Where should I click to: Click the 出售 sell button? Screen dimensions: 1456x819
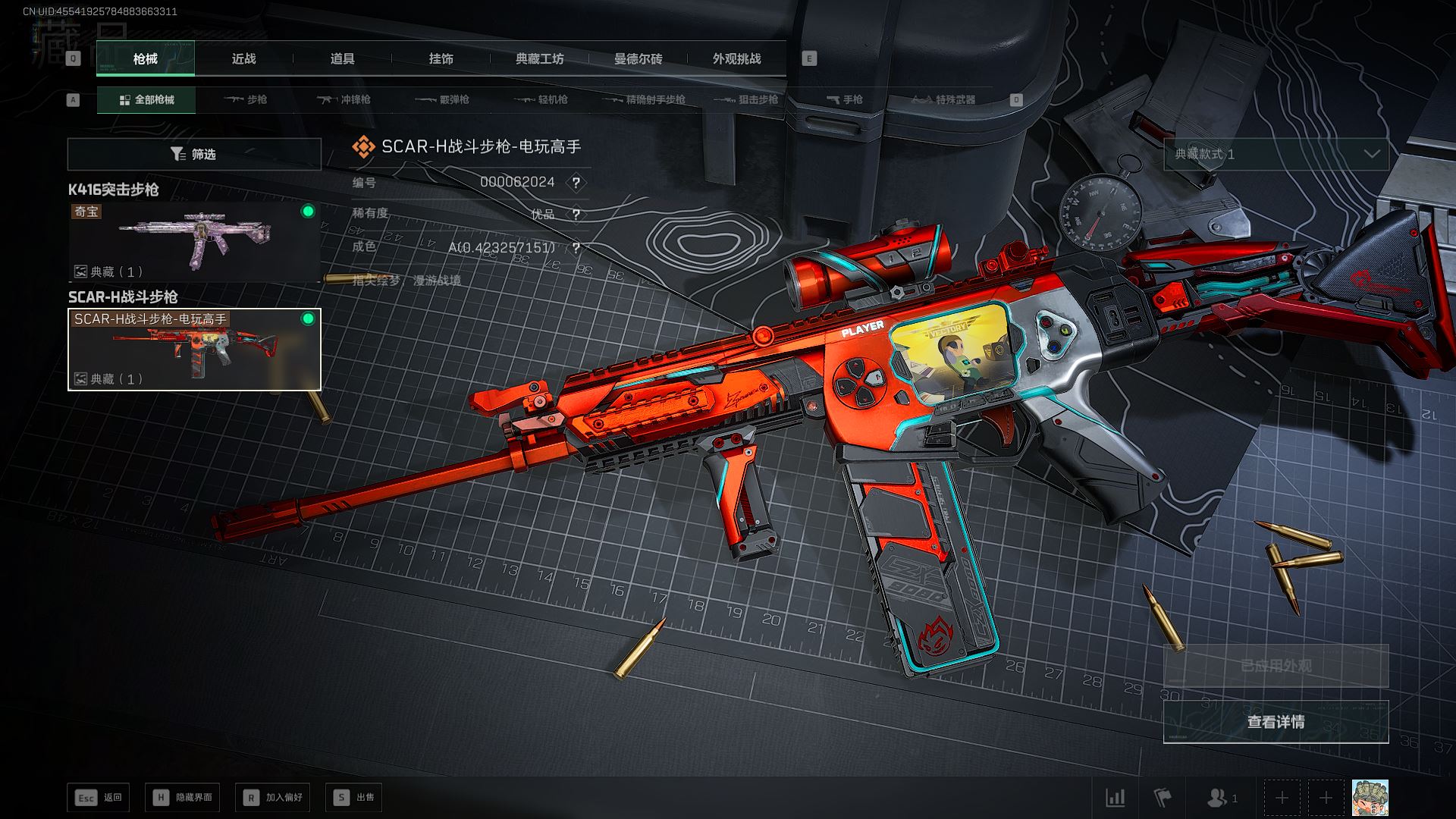353,798
